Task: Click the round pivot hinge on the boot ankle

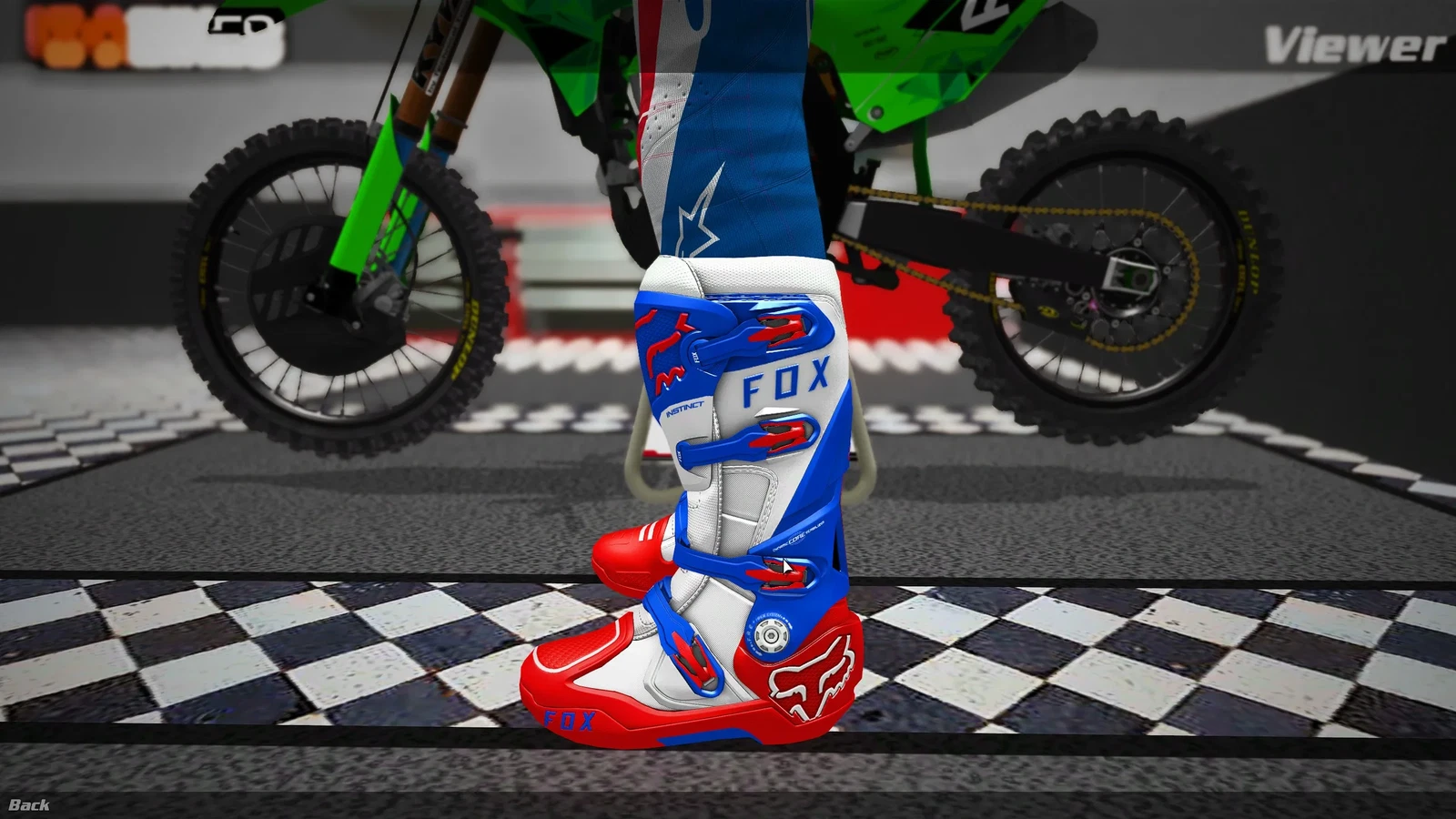Action: click(x=770, y=634)
